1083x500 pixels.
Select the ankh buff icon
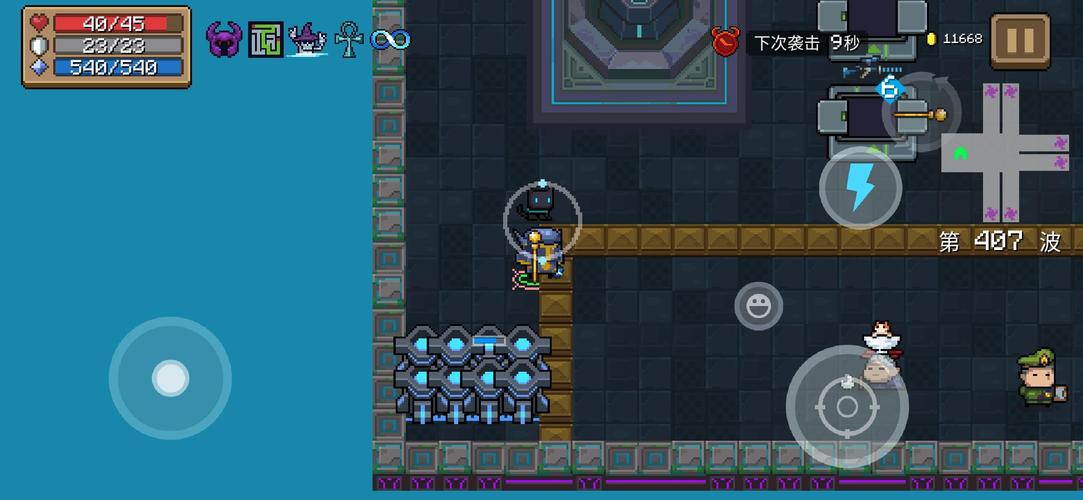click(348, 40)
